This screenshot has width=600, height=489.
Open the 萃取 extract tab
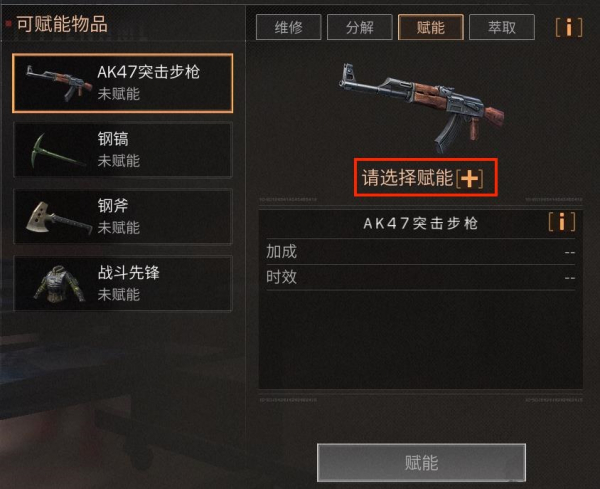click(502, 27)
